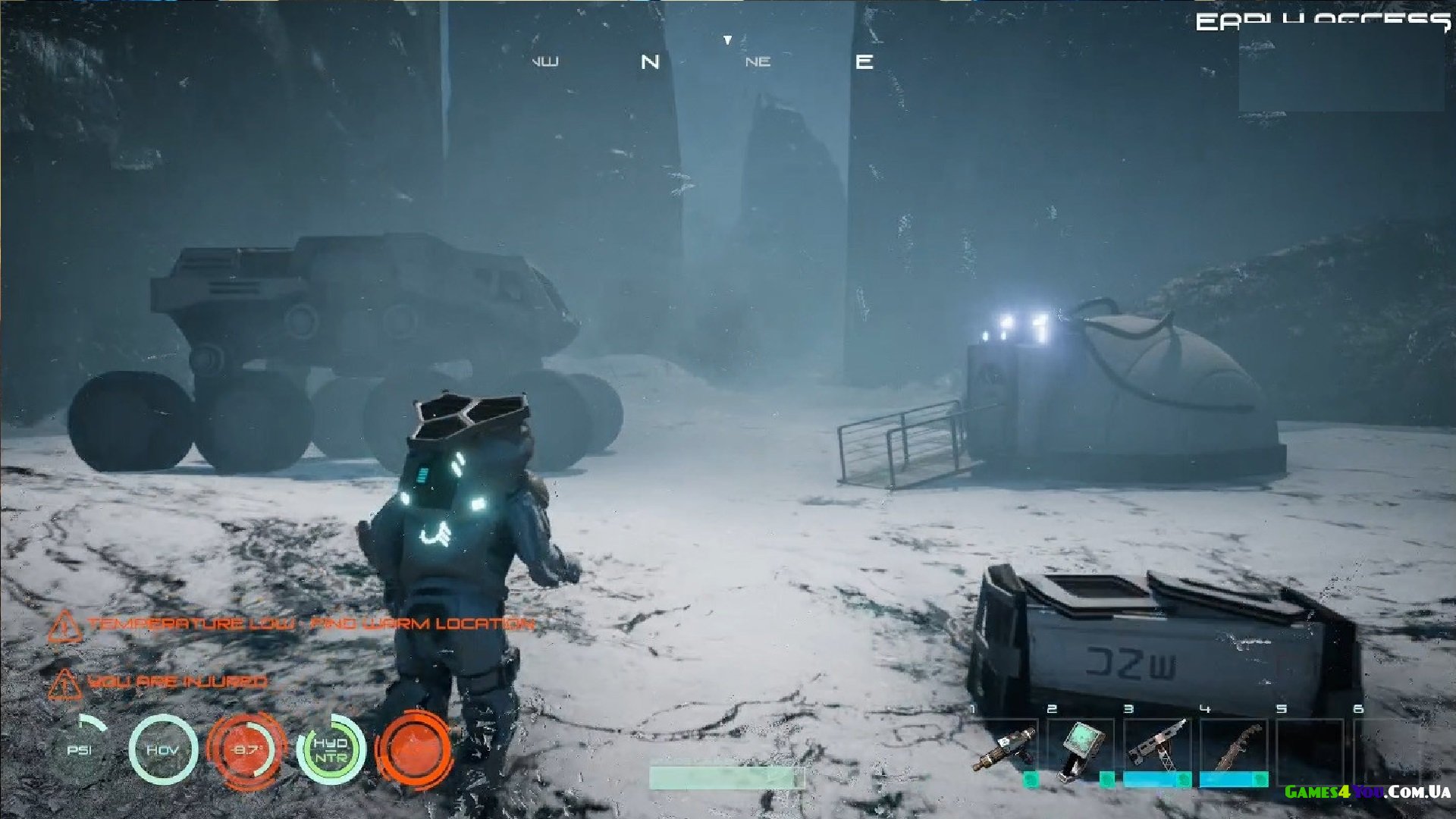Open the Games4You.Com.UA watermark link
This screenshot has width=1456, height=819.
[1367, 792]
